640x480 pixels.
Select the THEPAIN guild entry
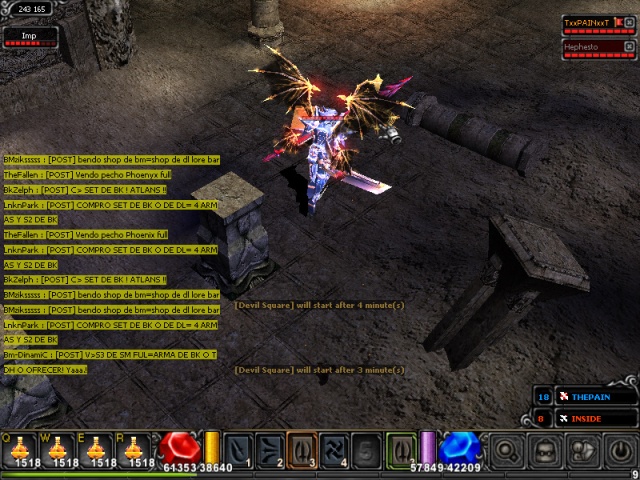coord(594,397)
